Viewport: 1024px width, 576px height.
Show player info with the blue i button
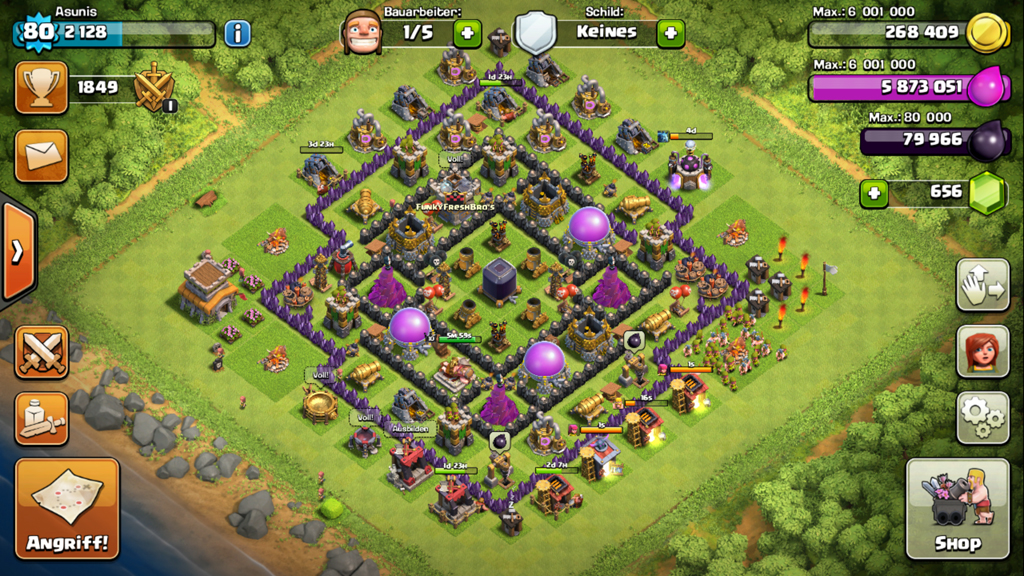coord(237,33)
